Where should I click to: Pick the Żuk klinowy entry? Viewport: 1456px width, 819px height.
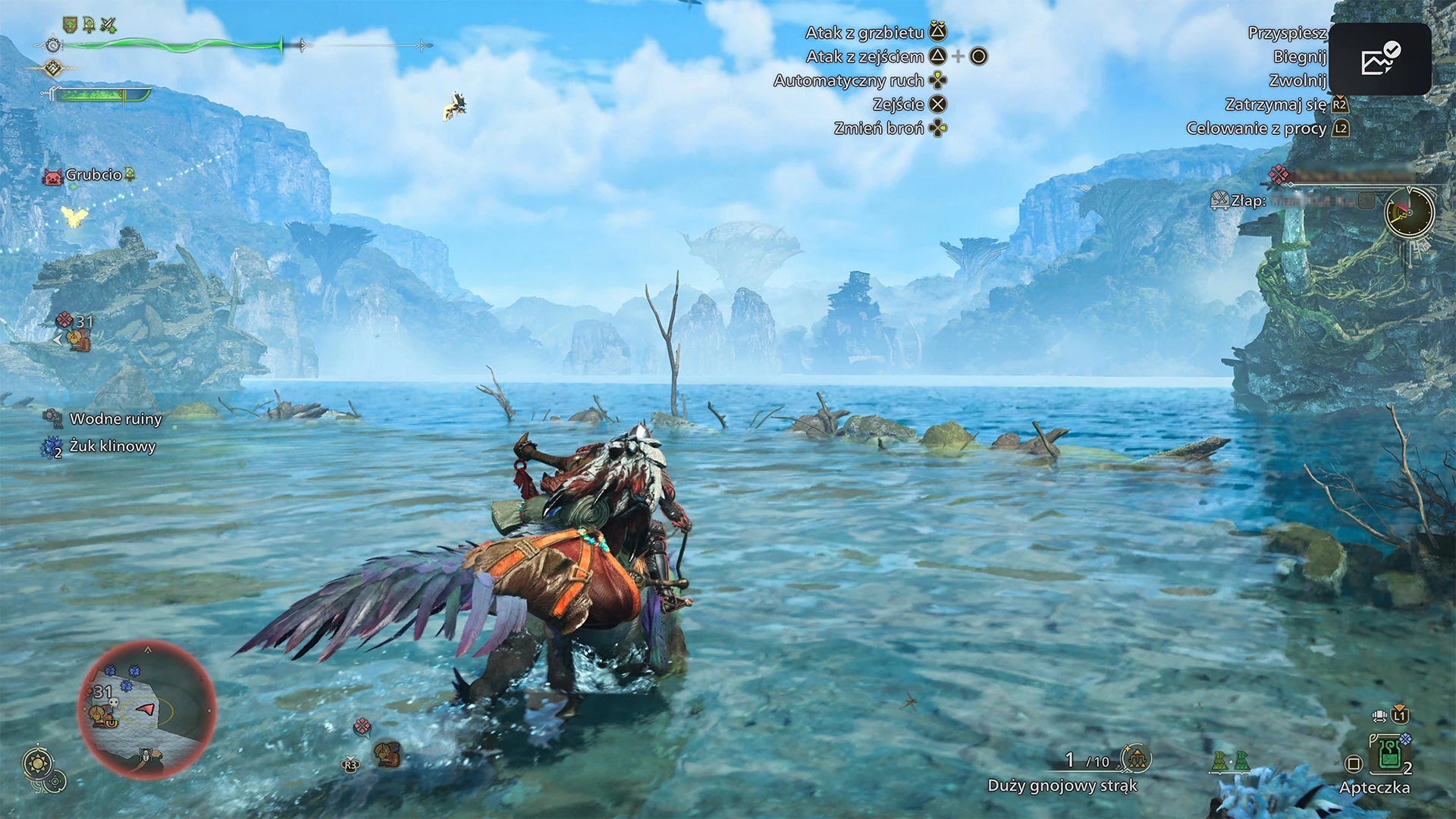(111, 447)
